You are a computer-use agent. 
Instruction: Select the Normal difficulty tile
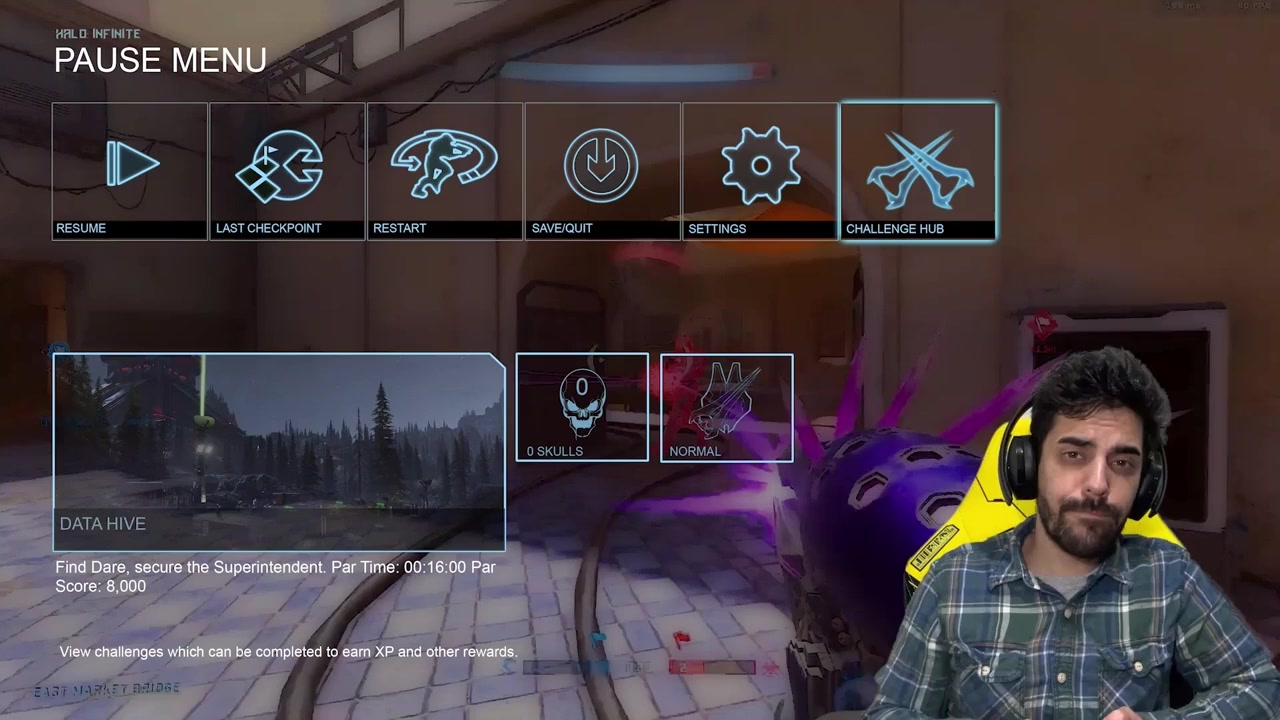point(727,407)
